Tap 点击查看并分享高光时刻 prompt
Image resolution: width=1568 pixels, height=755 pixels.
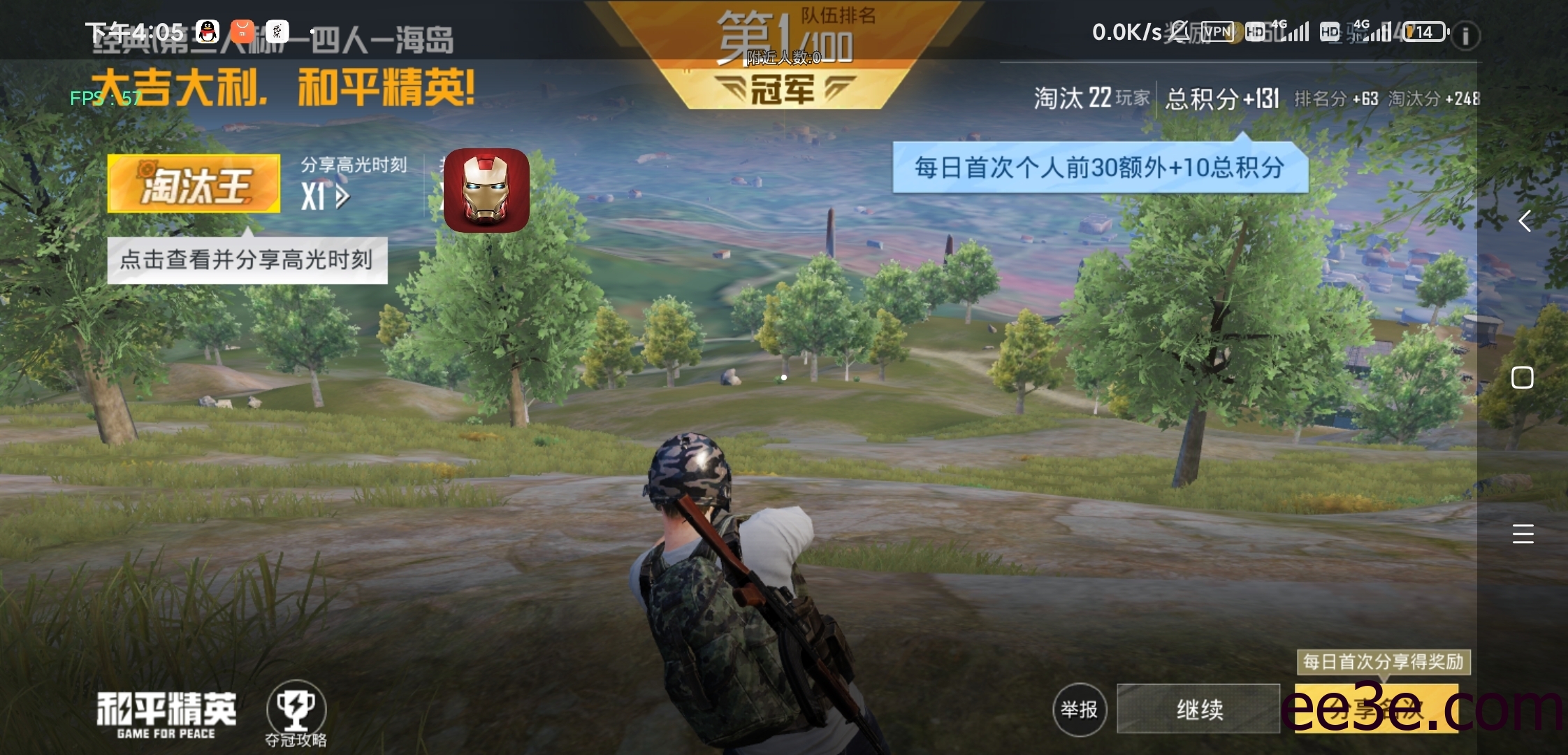point(247,259)
